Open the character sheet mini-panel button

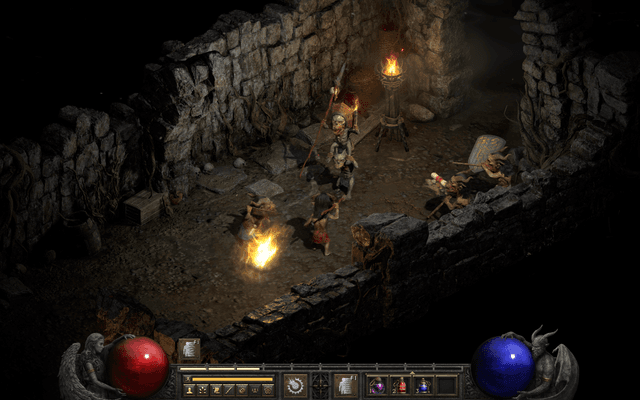(189, 389)
